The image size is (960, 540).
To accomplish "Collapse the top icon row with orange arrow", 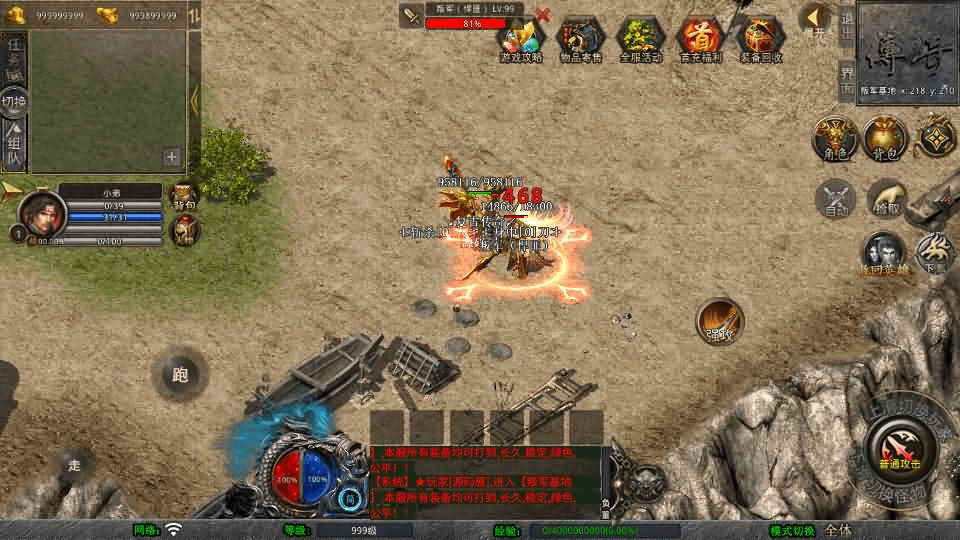I will [817, 18].
